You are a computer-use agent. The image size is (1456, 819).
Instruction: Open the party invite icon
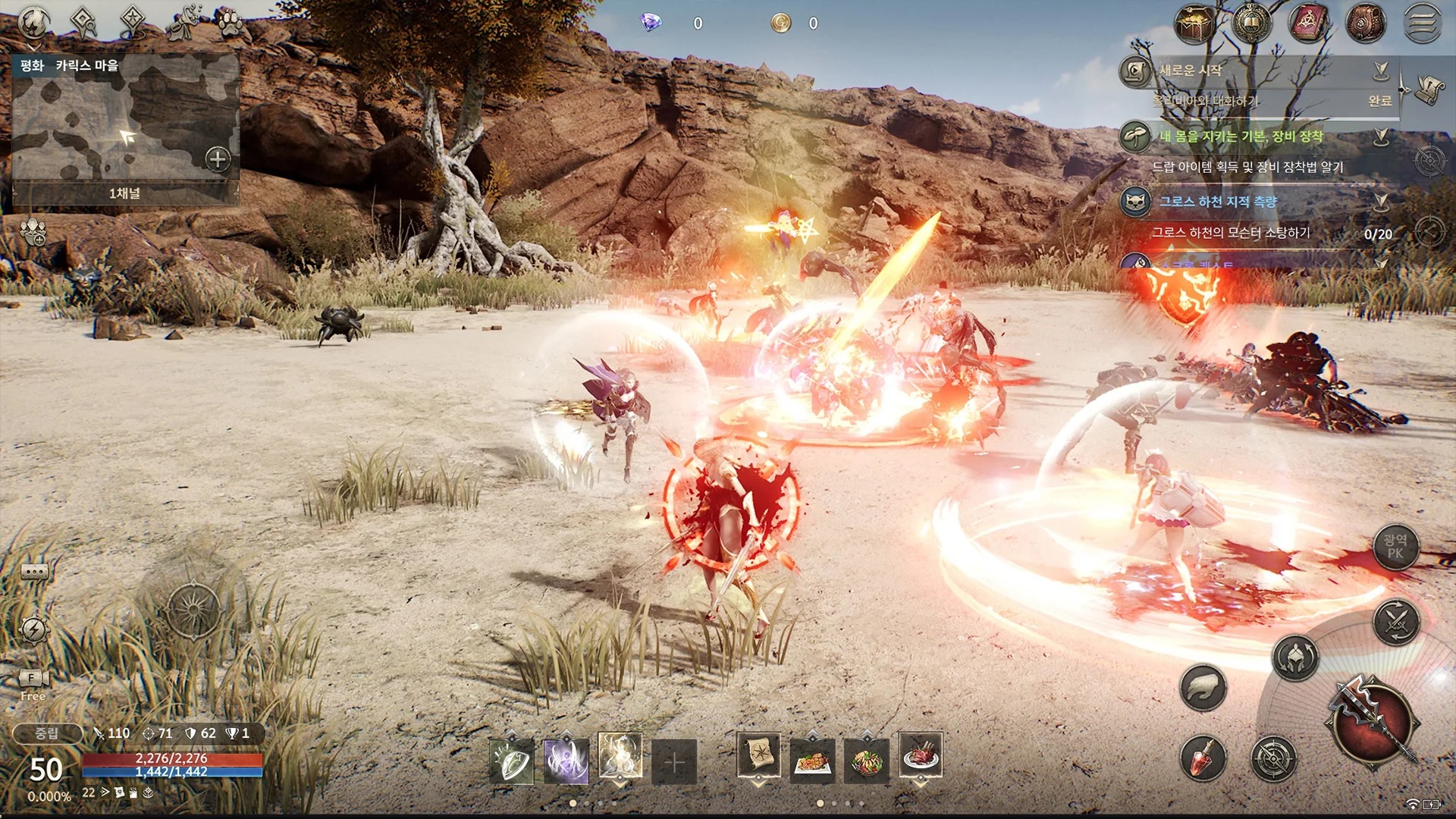click(33, 232)
